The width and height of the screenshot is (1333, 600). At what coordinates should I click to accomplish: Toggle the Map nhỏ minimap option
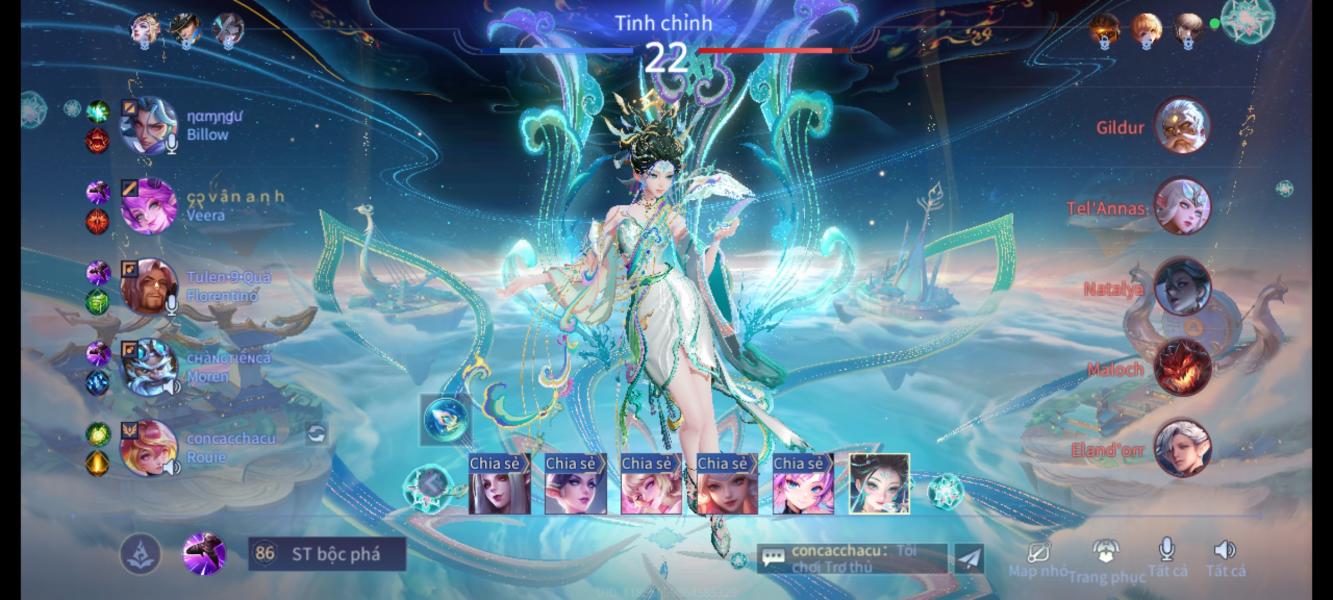click(x=1037, y=557)
